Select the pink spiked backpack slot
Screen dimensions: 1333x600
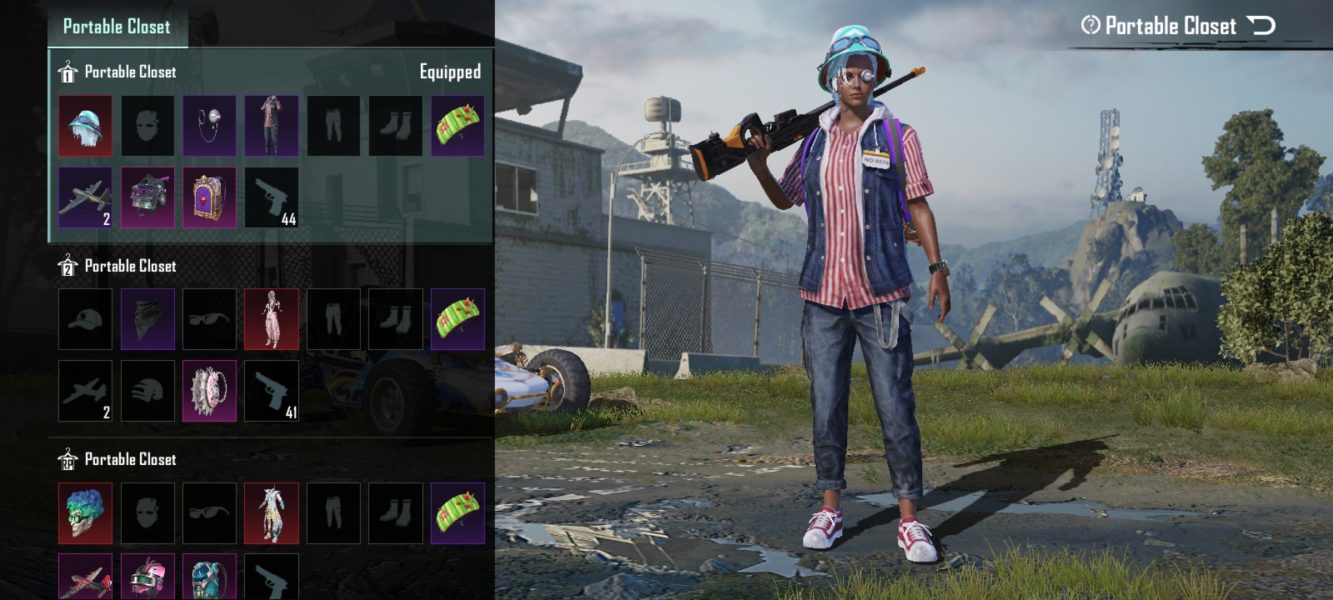coord(209,390)
